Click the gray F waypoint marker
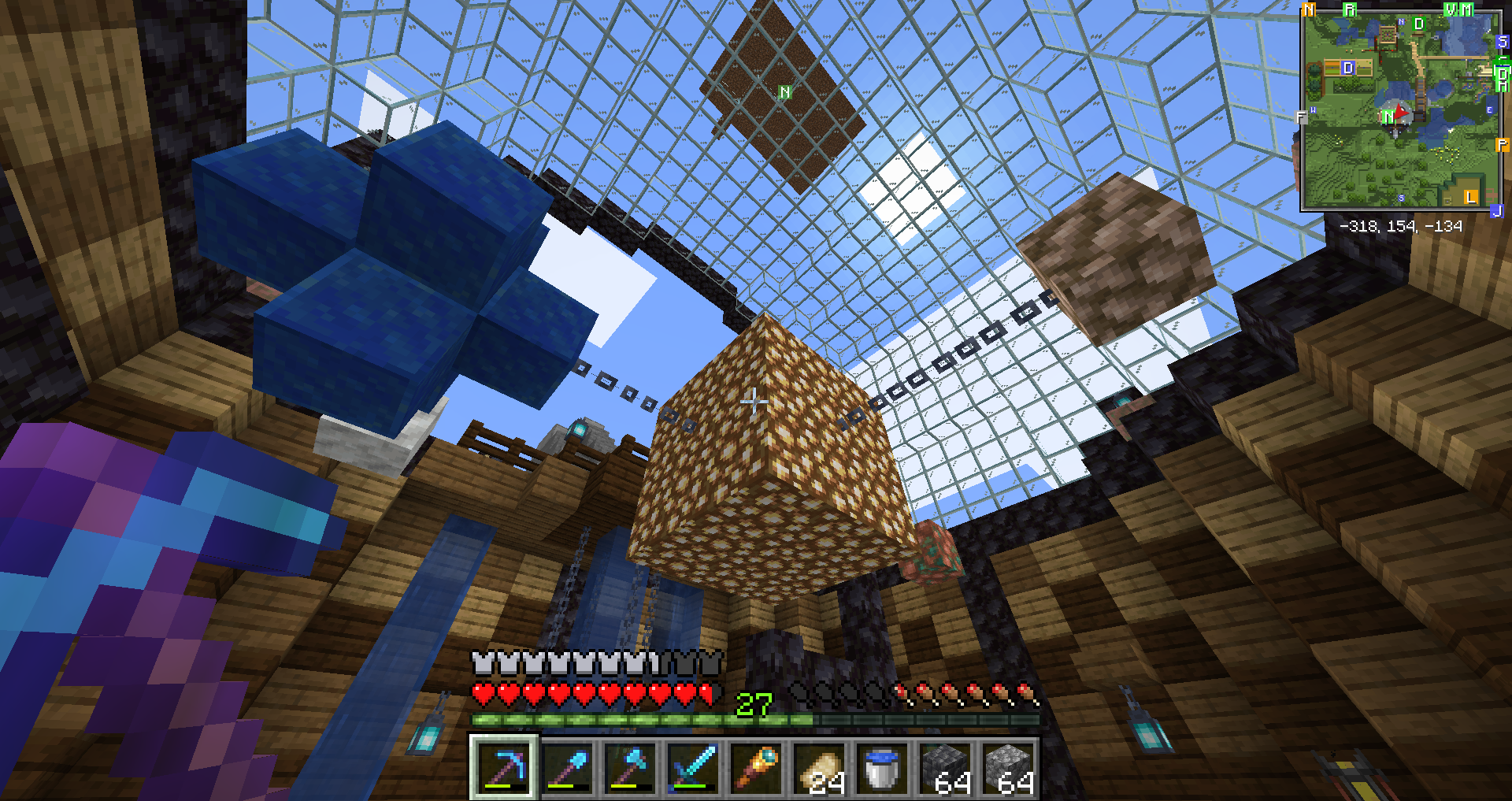 (x=1301, y=117)
